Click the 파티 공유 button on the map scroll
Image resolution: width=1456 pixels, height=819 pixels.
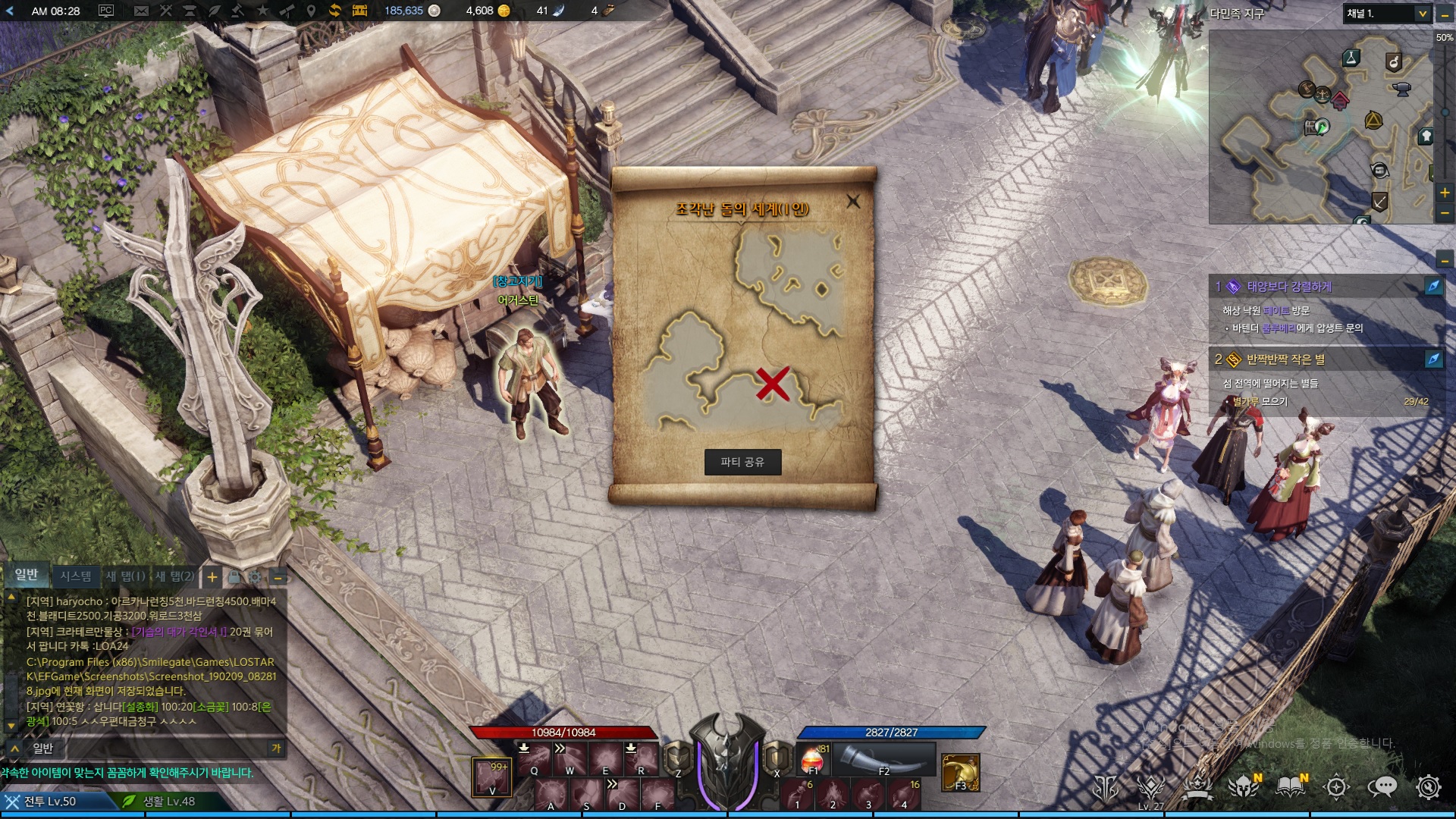742,462
